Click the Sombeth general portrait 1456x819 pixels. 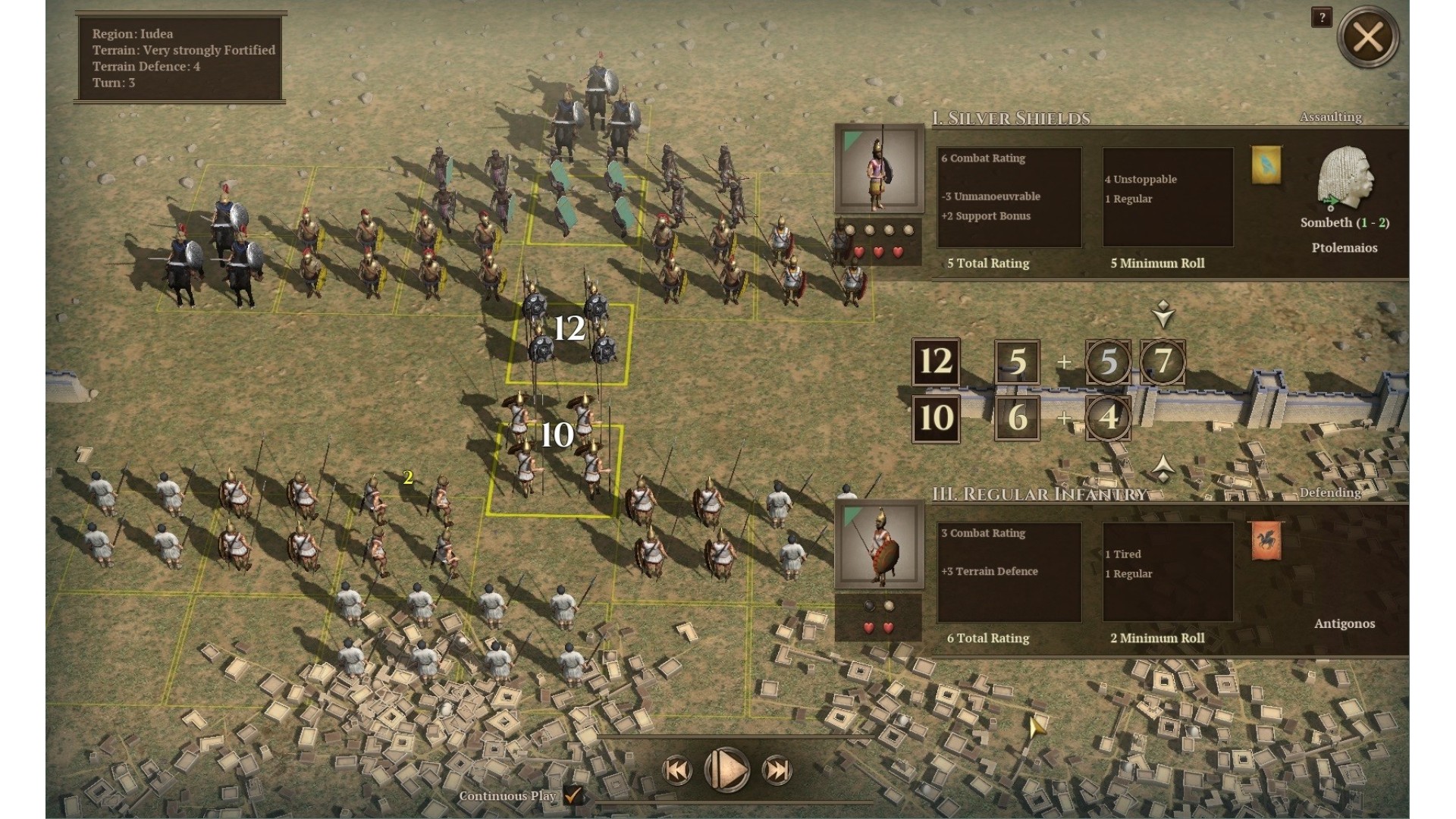(x=1345, y=181)
